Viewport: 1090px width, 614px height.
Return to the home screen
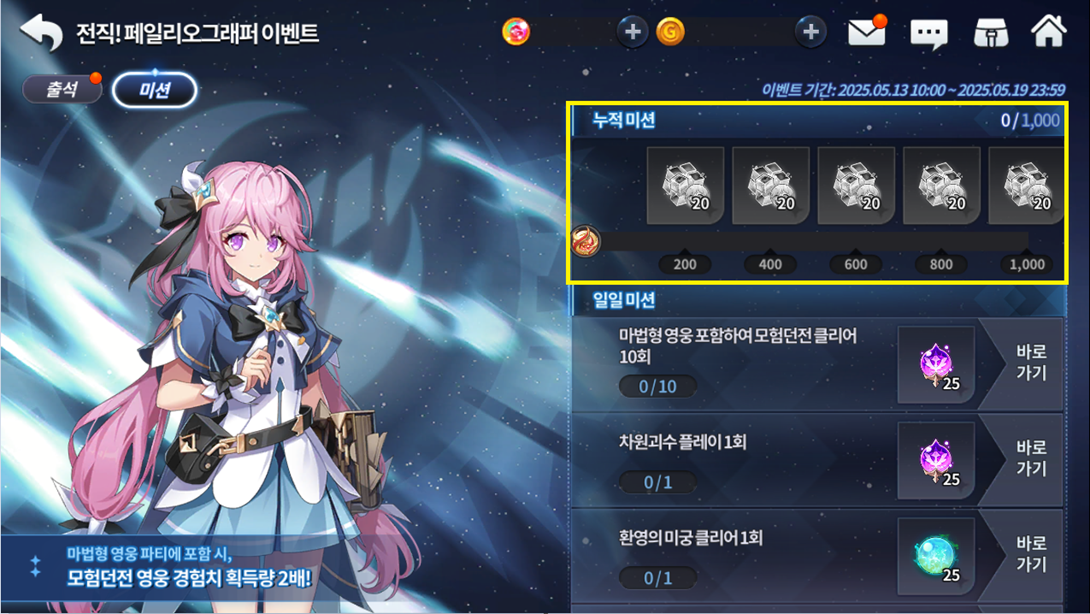click(1049, 31)
